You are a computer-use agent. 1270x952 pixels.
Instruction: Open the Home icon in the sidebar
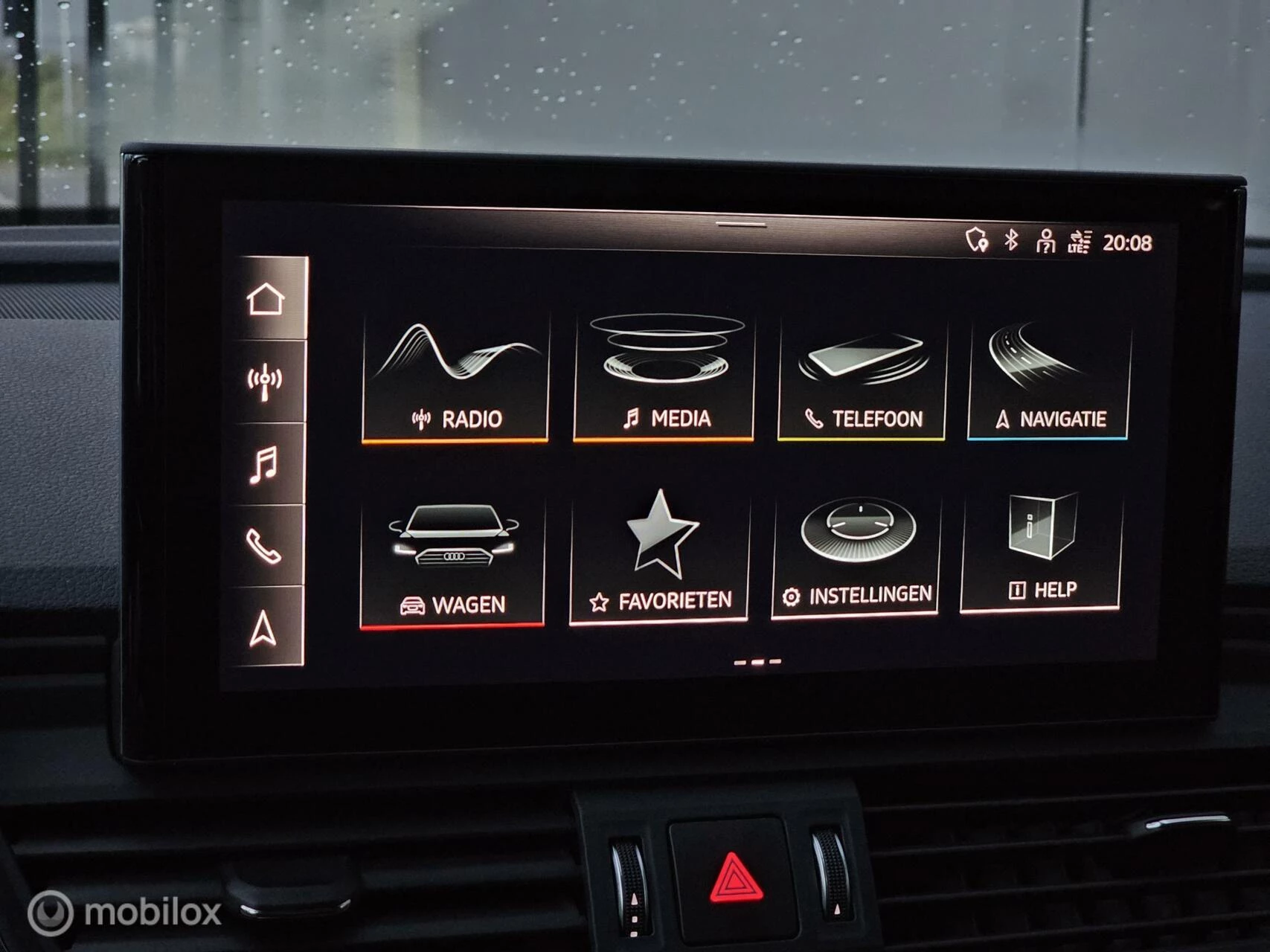(x=267, y=298)
